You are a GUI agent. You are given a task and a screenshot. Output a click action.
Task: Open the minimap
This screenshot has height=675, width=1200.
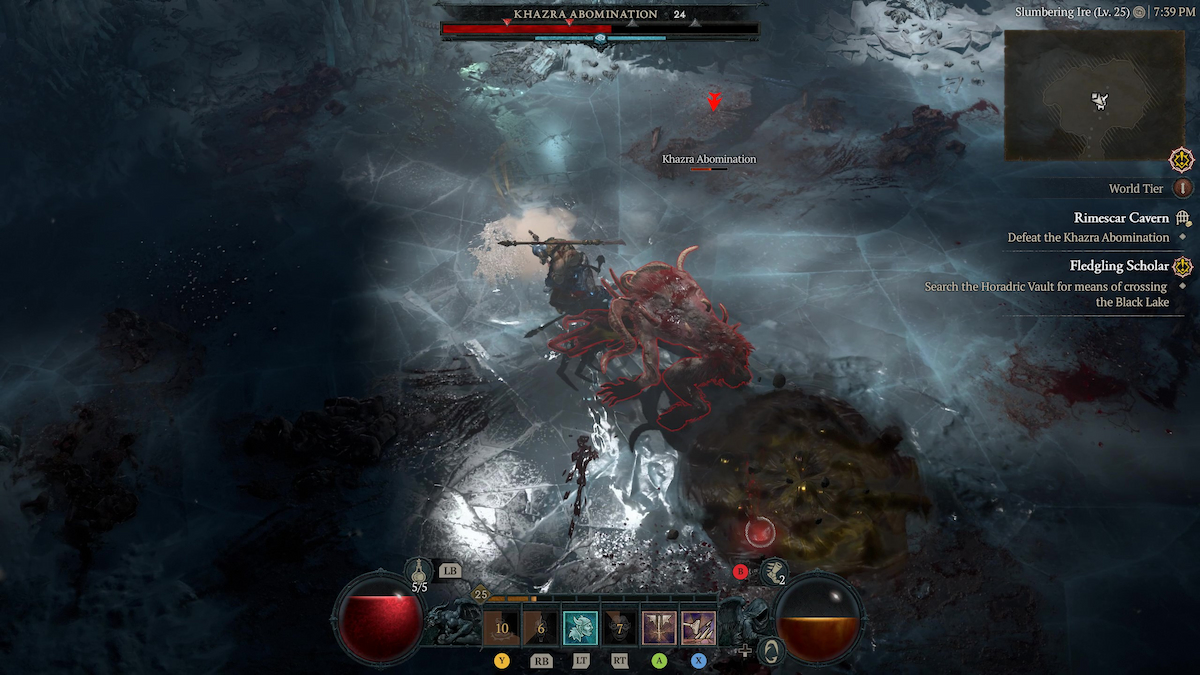(x=1094, y=95)
